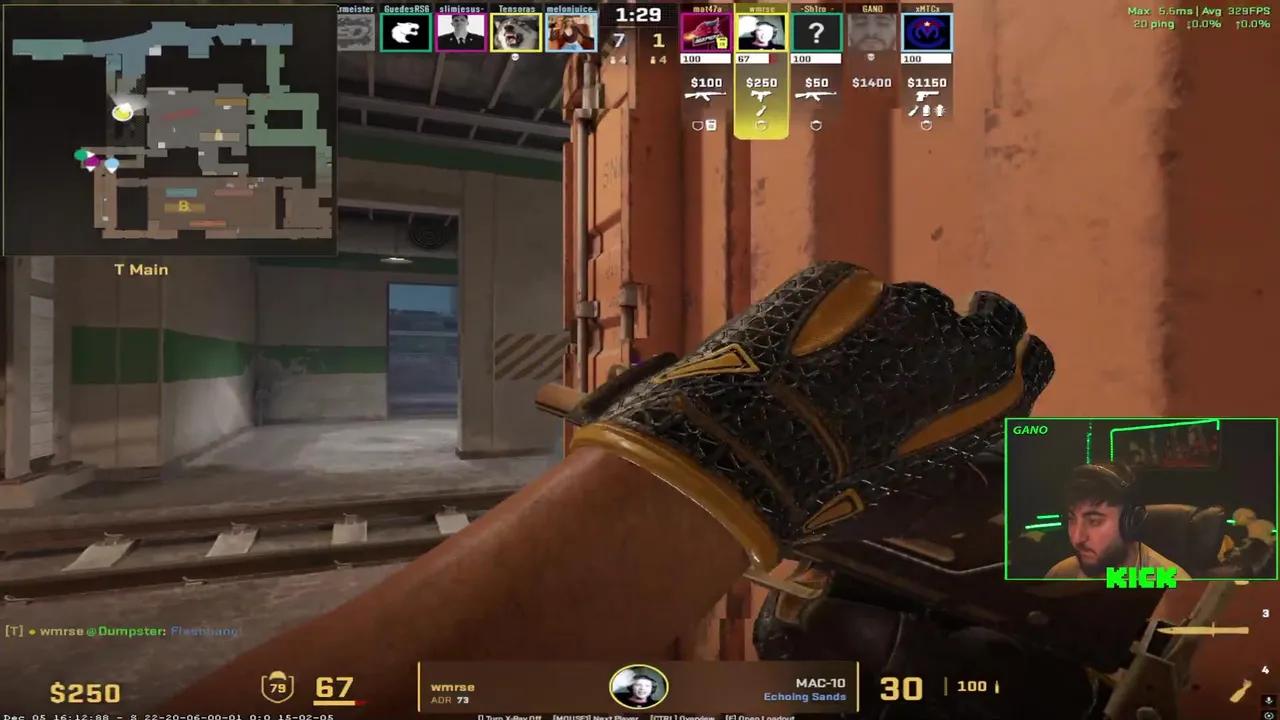
Task: Click the GuedesRSG panther team avatar
Action: click(404, 32)
